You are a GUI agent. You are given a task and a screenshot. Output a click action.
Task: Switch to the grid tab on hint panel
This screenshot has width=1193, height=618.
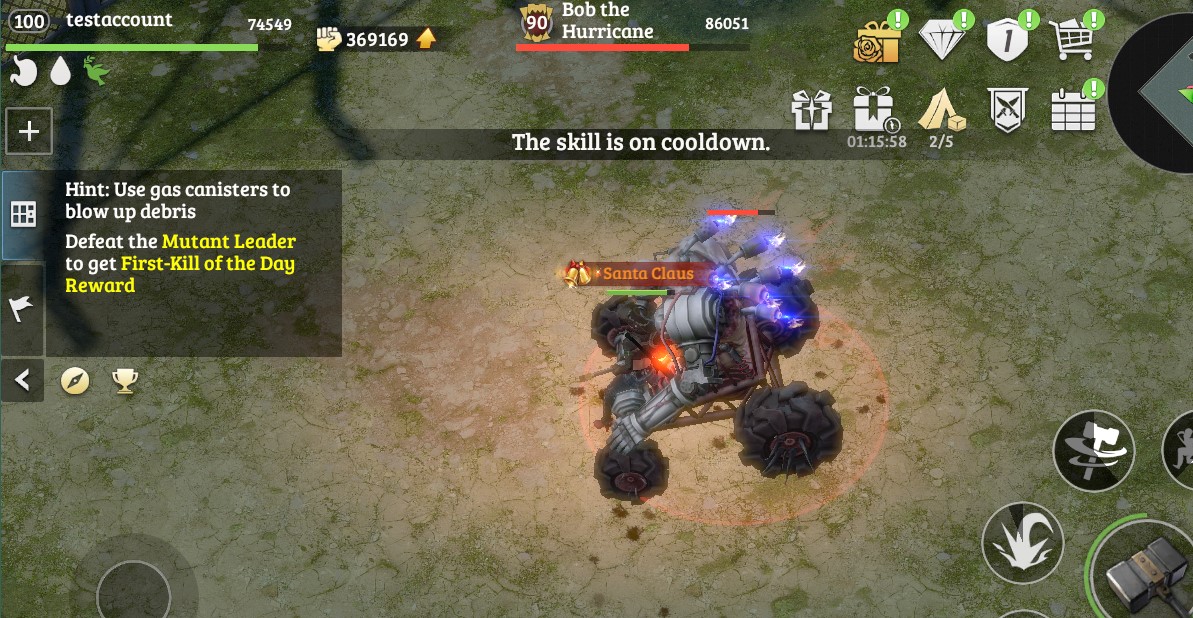point(23,214)
